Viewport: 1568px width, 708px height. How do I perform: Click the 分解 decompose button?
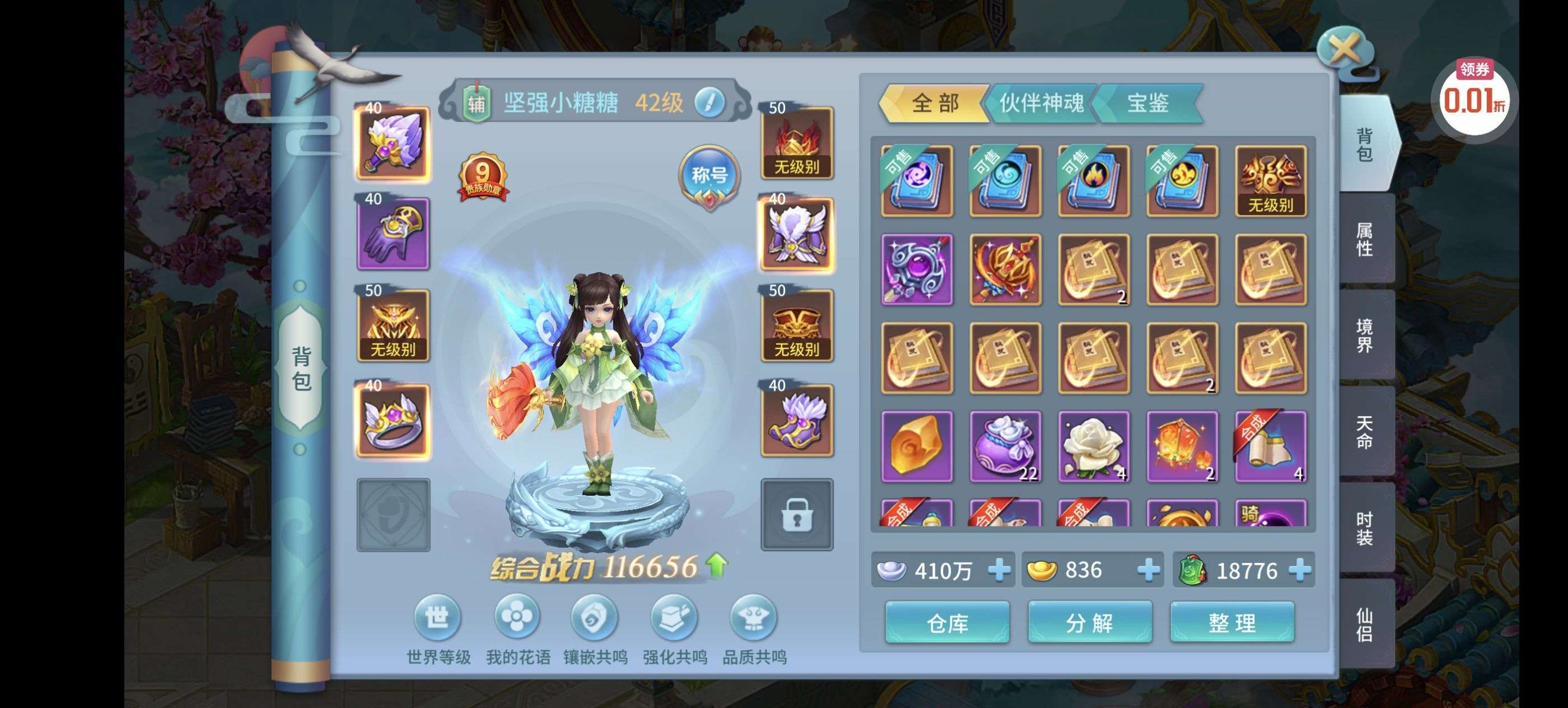tap(1090, 622)
